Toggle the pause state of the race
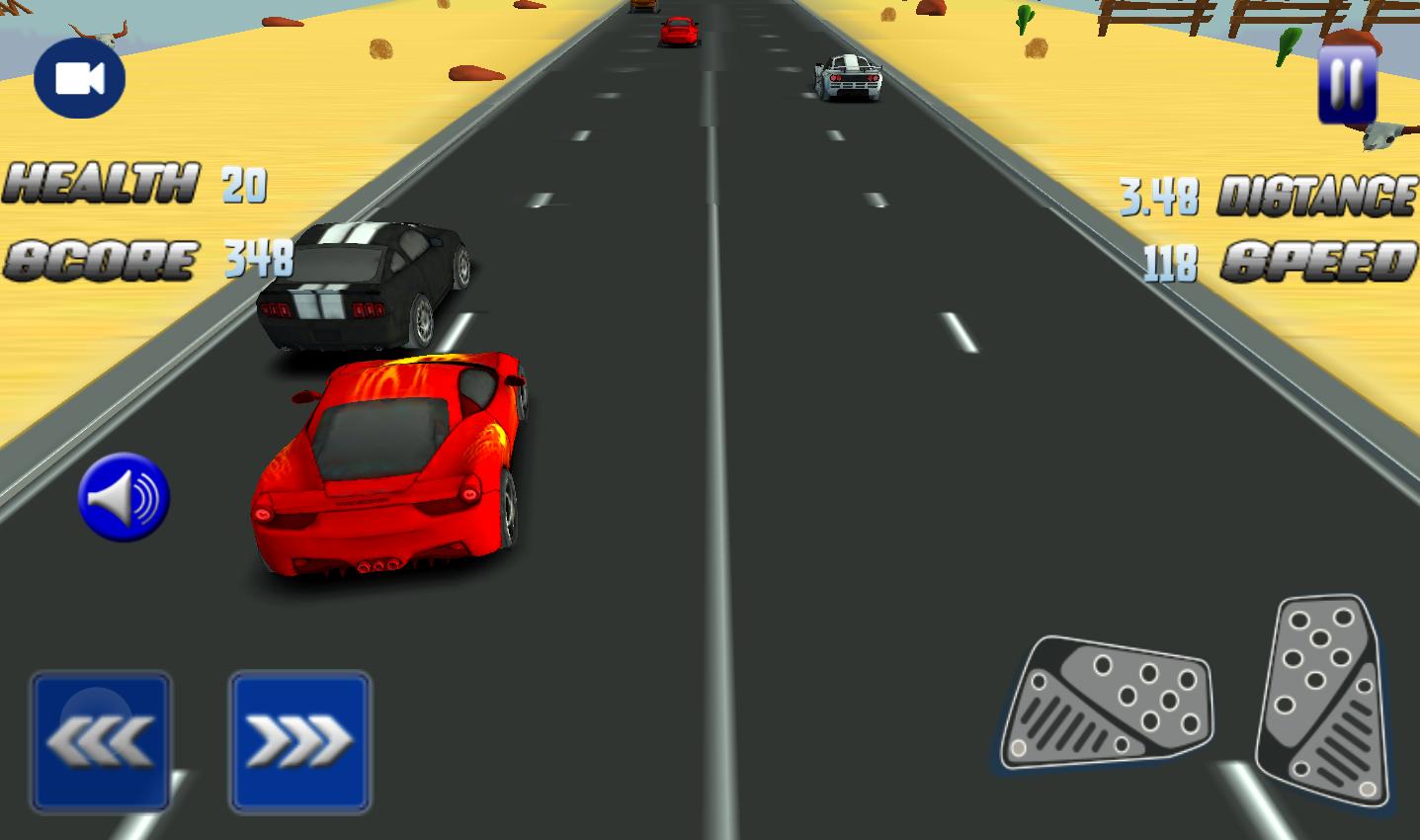 [1345, 84]
